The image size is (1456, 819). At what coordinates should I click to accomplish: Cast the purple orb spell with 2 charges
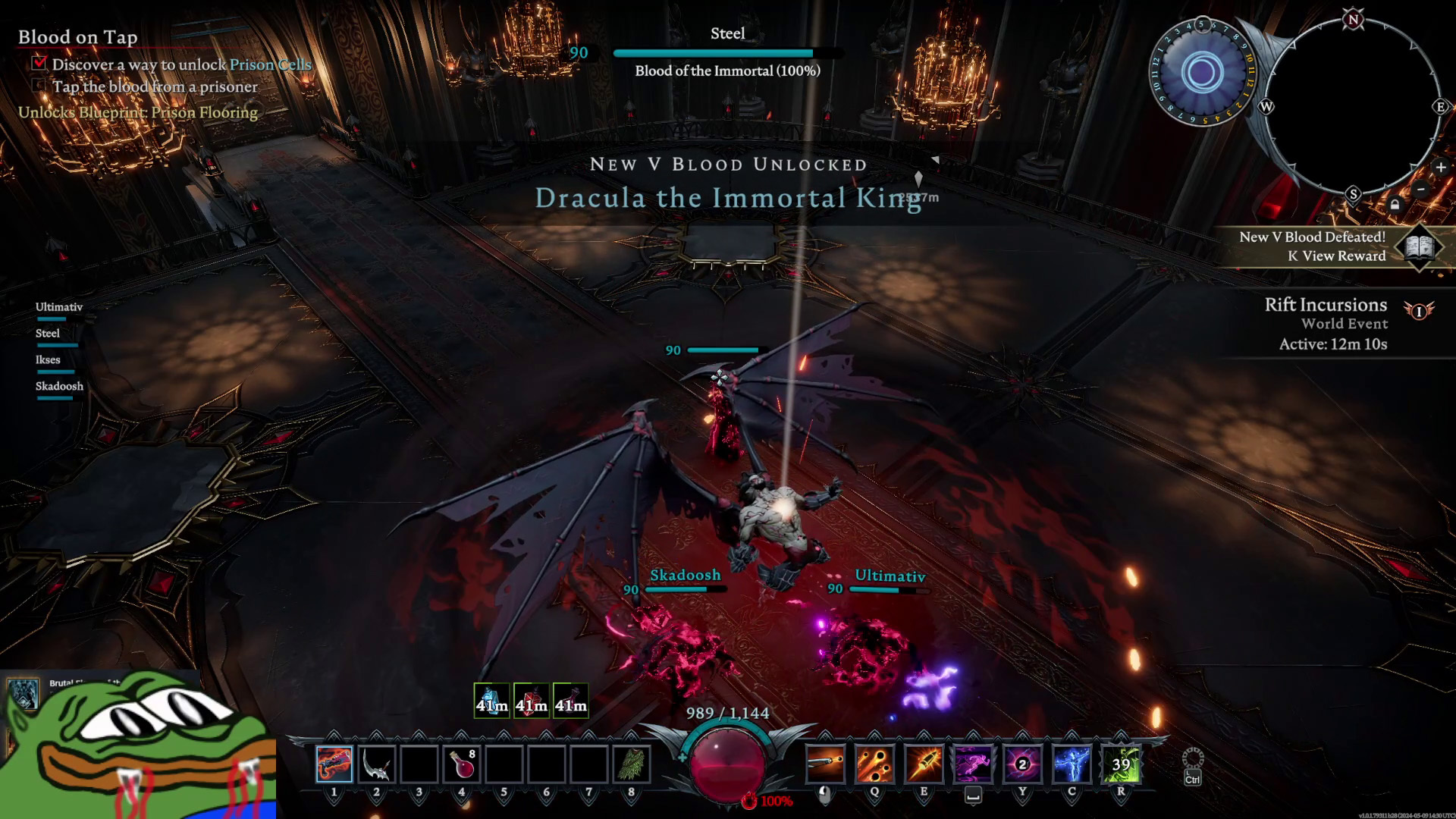[1022, 764]
